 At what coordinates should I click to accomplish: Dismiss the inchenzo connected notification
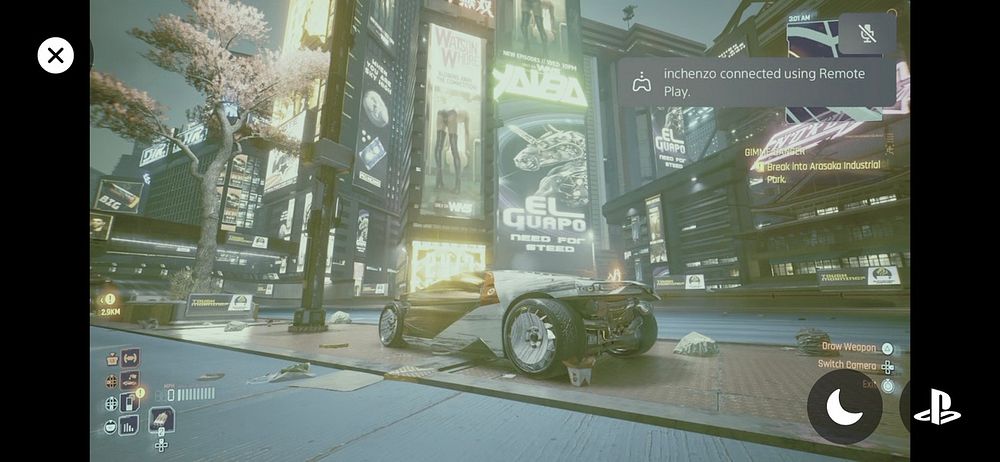(x=756, y=82)
